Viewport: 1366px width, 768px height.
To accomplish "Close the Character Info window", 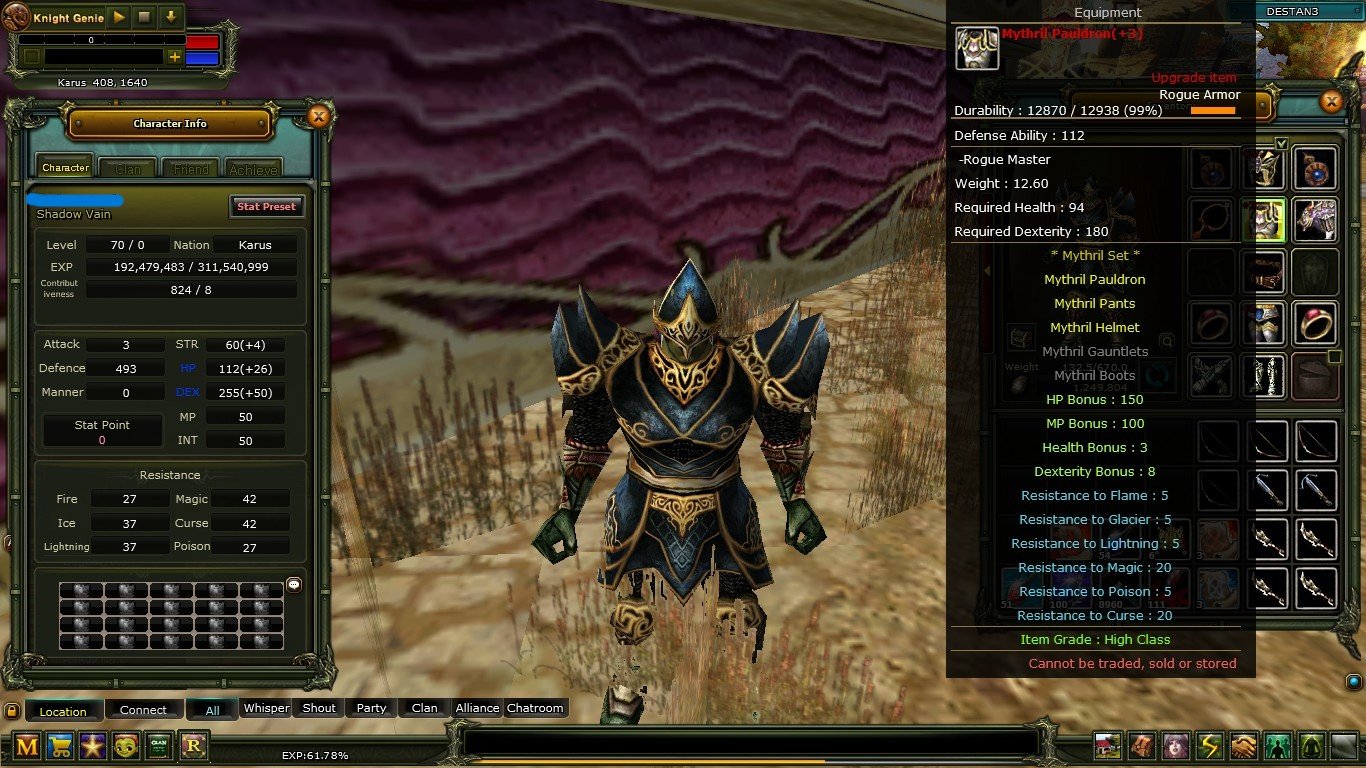I will pos(318,117).
